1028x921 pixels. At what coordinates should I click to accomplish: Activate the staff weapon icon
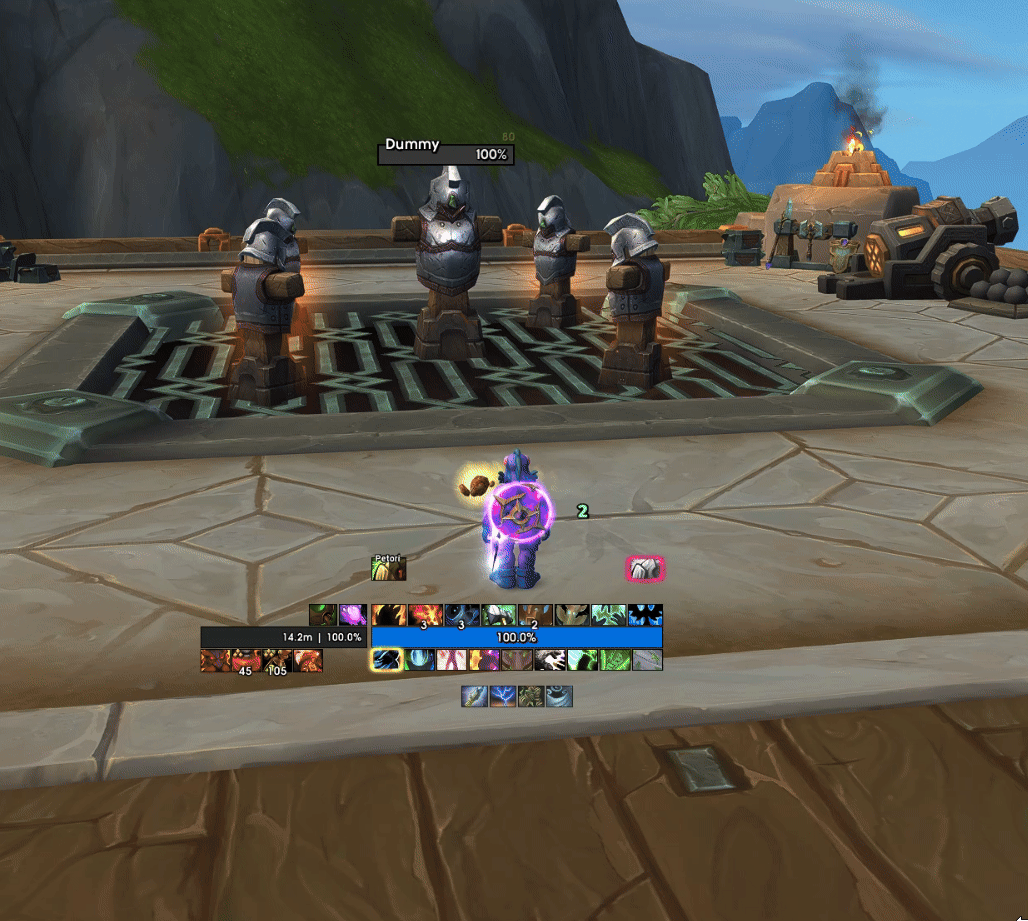pos(475,696)
